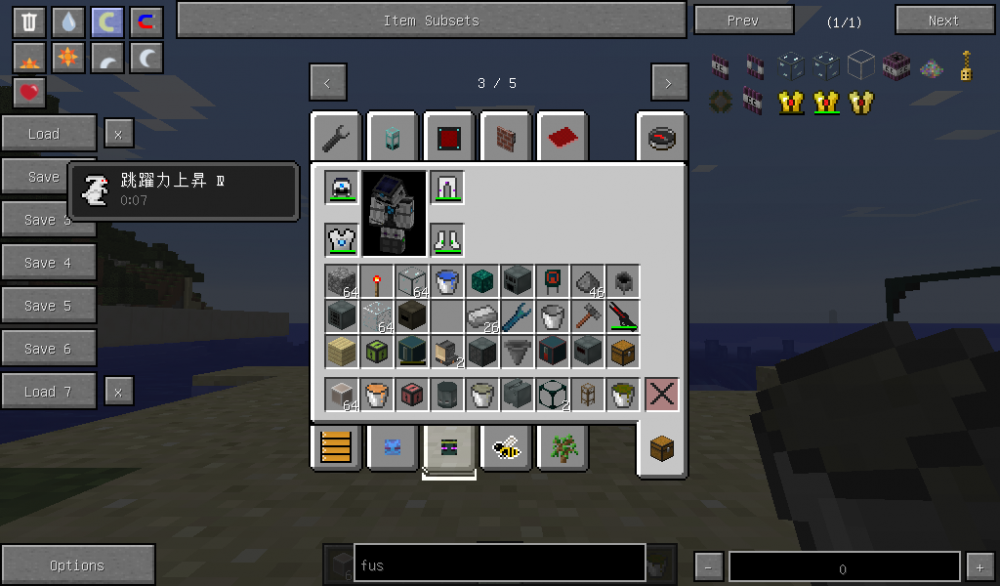
Task: Set time to noon with sun icon
Action: 68,58
